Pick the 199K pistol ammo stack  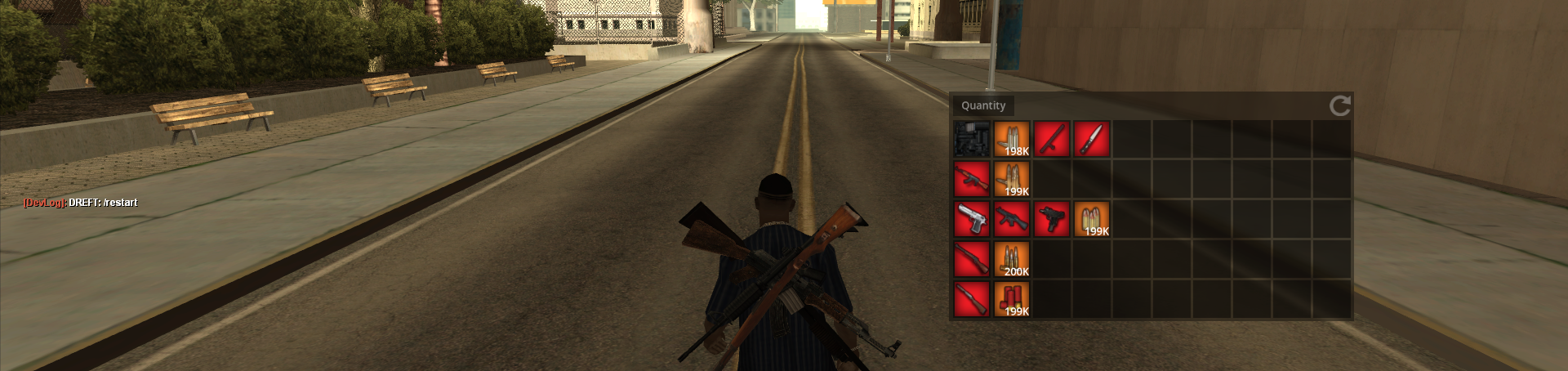point(1092,219)
